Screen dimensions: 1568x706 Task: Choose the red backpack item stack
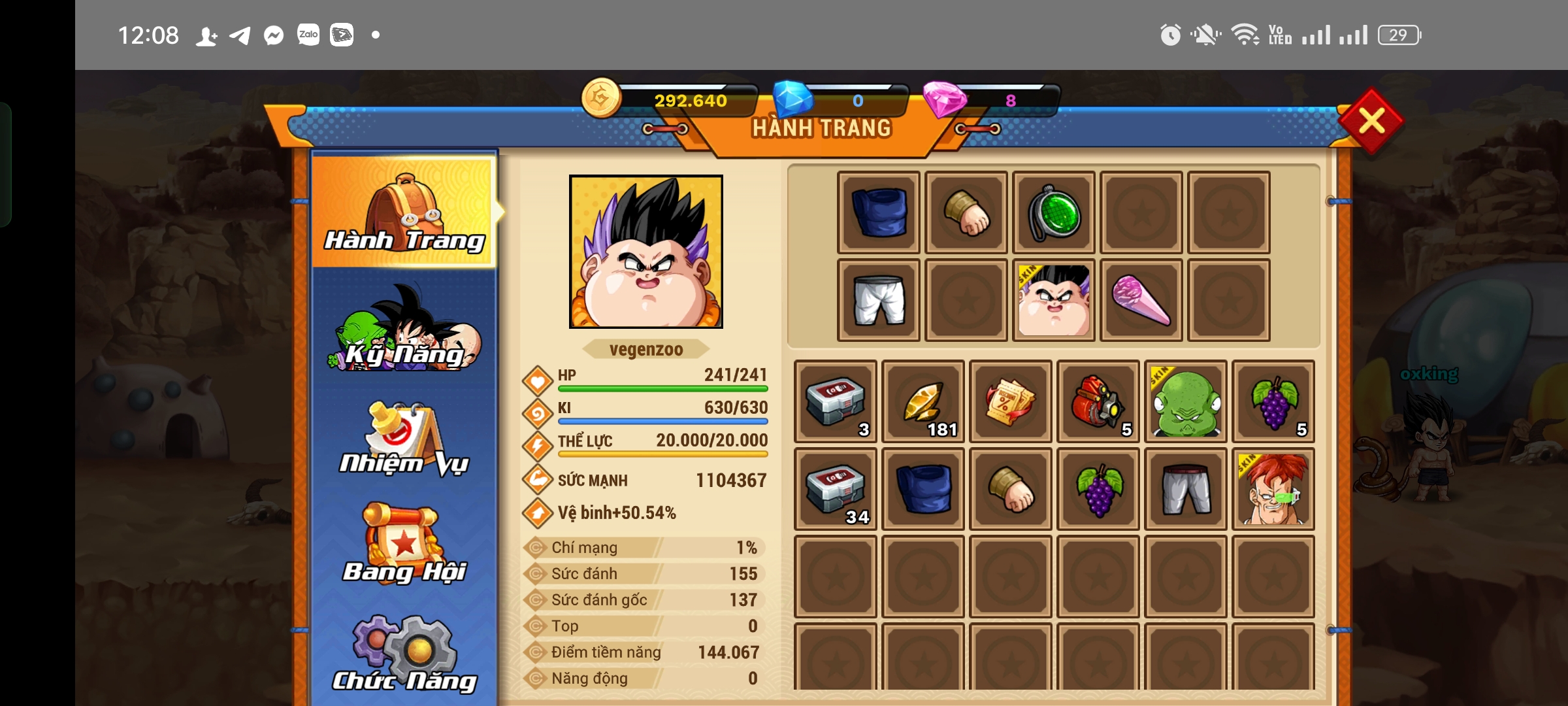tap(1098, 401)
